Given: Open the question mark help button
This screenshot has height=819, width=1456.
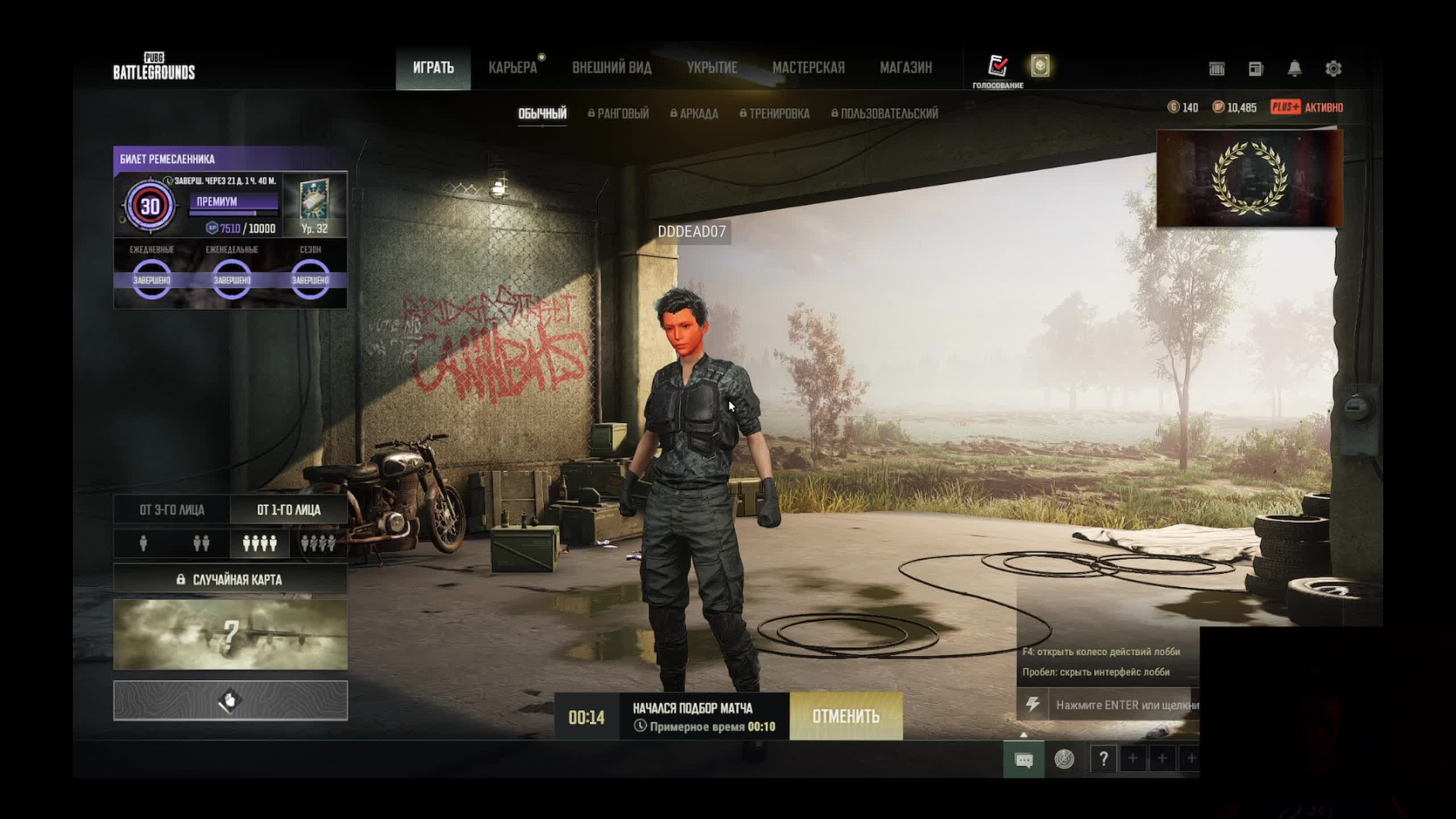Looking at the screenshot, I should (1103, 759).
